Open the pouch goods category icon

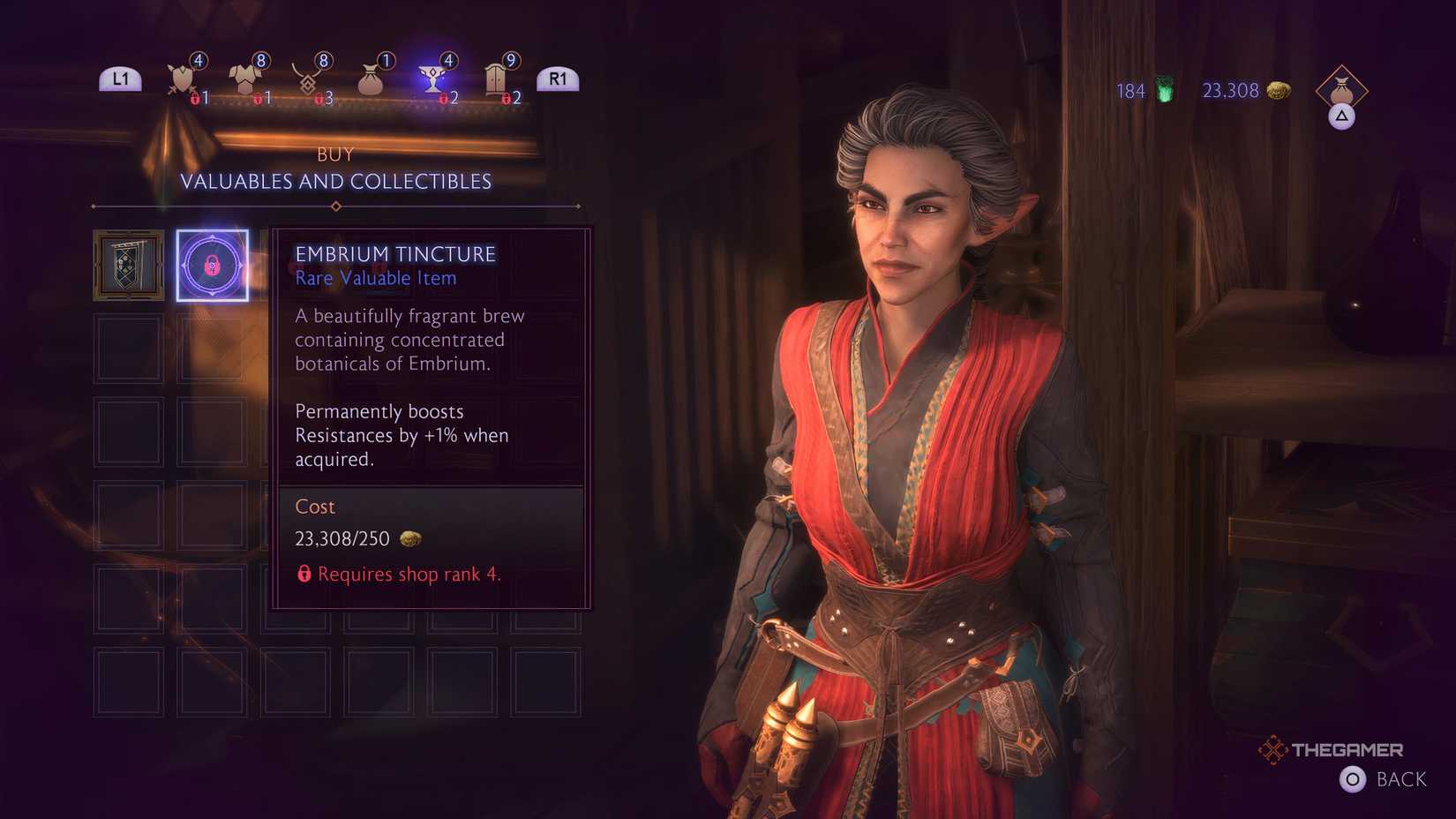pos(371,78)
